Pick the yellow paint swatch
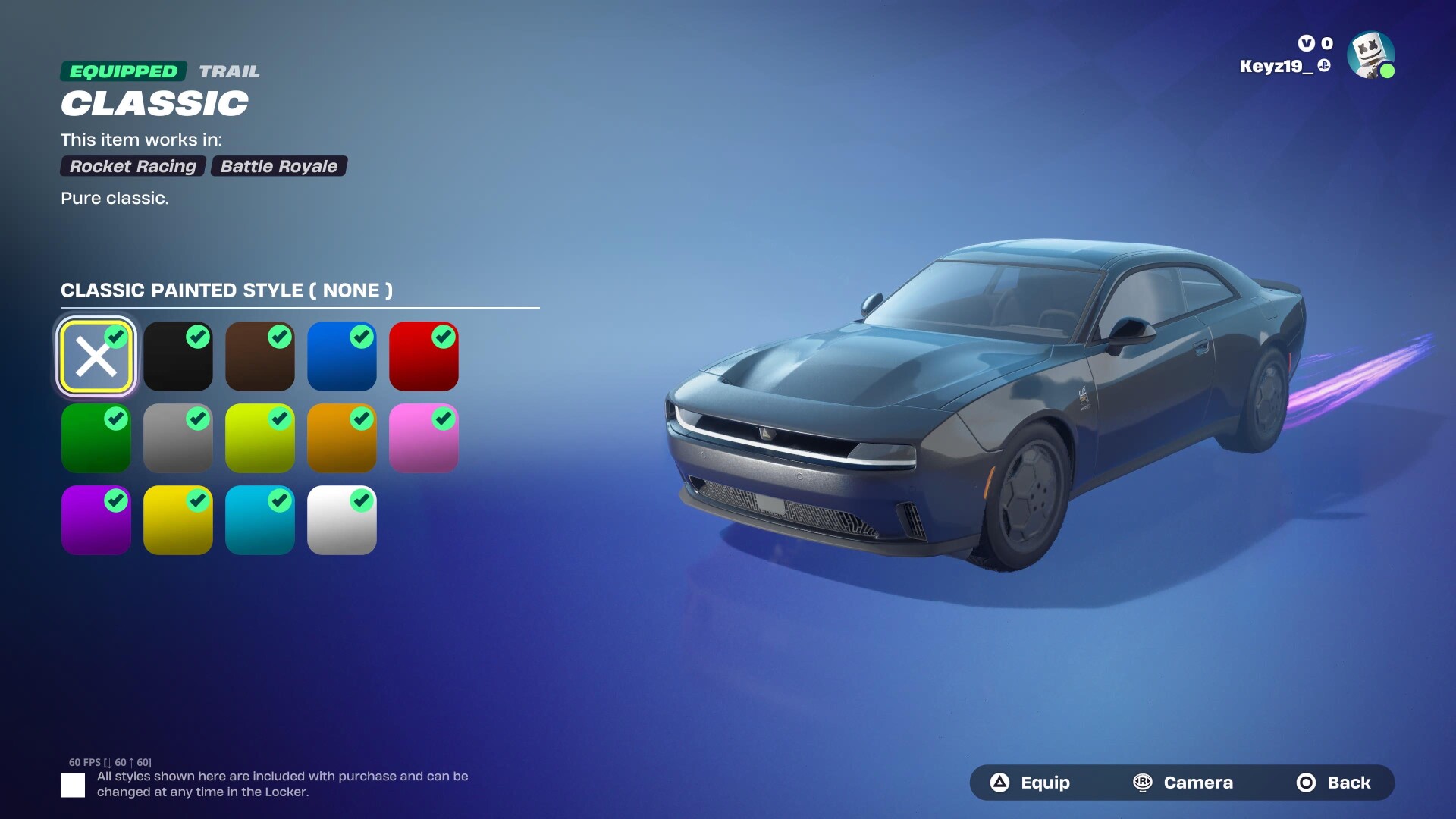The width and height of the screenshot is (1456, 819). [178, 520]
